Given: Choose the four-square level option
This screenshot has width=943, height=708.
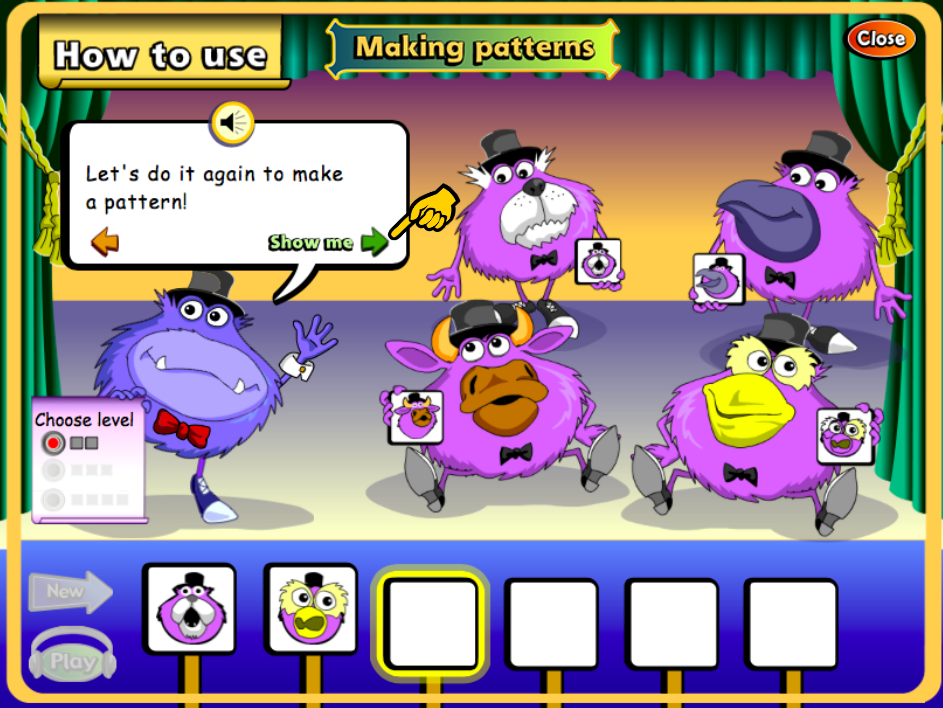Looking at the screenshot, I should point(54,497).
